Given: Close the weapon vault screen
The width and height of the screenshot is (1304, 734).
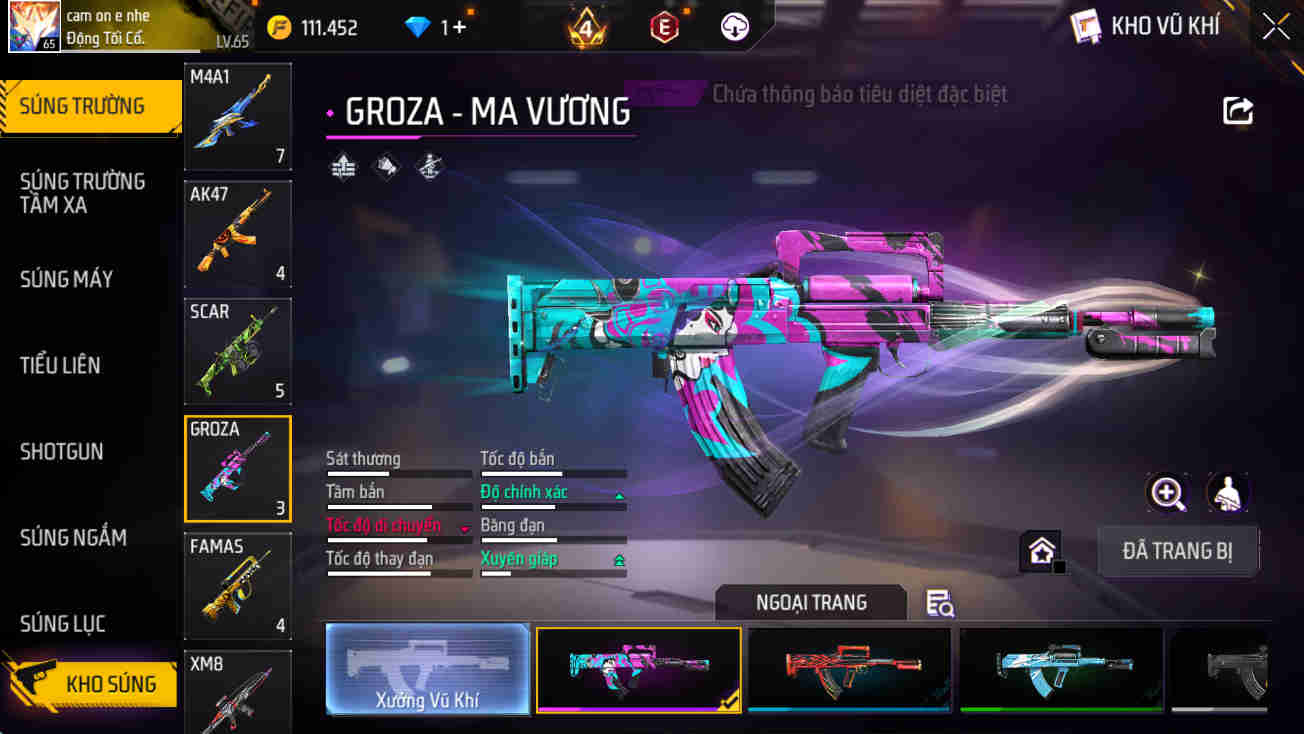Looking at the screenshot, I should [1275, 27].
